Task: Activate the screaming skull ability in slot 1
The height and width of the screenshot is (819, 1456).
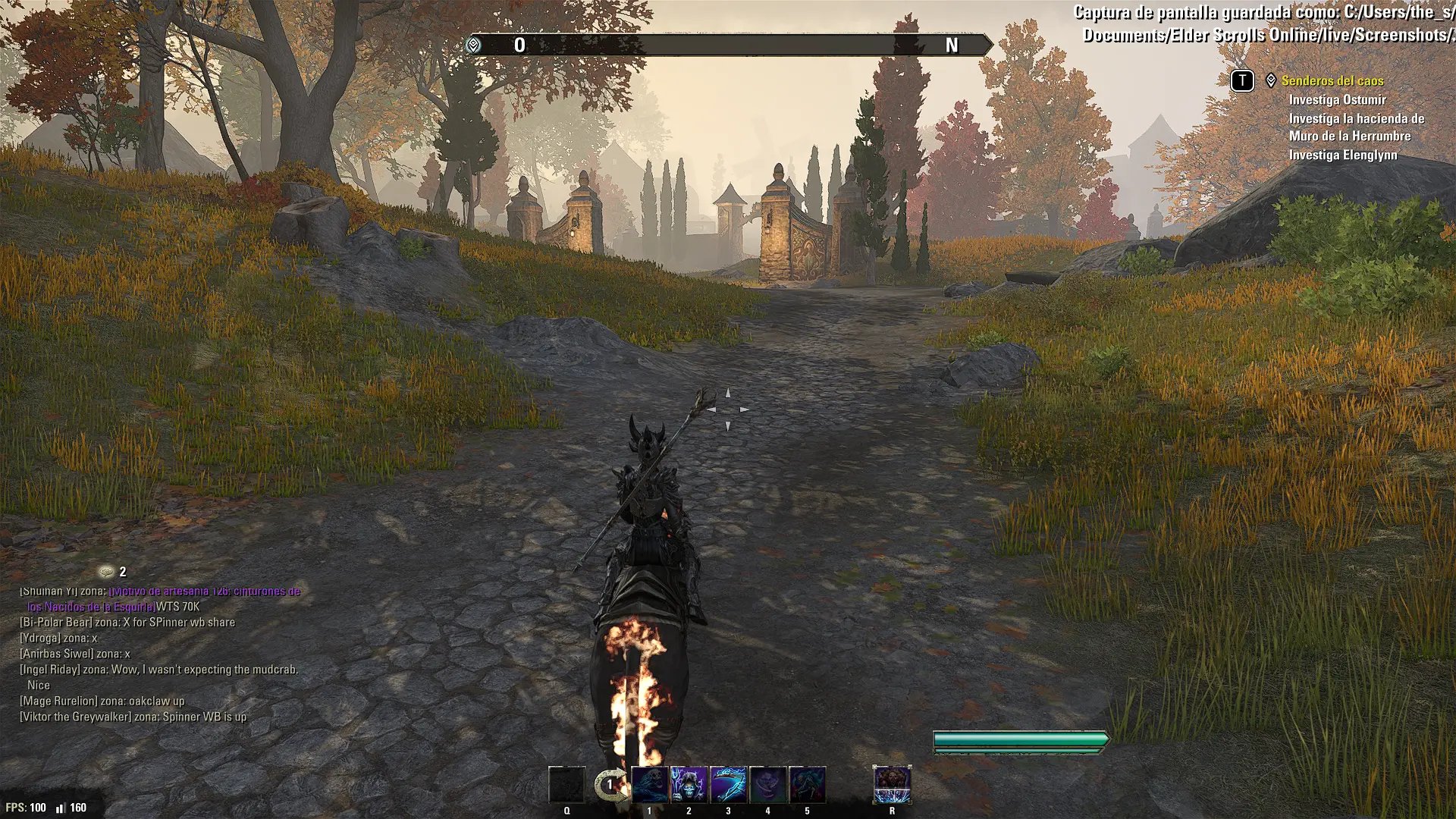Action: point(650,785)
